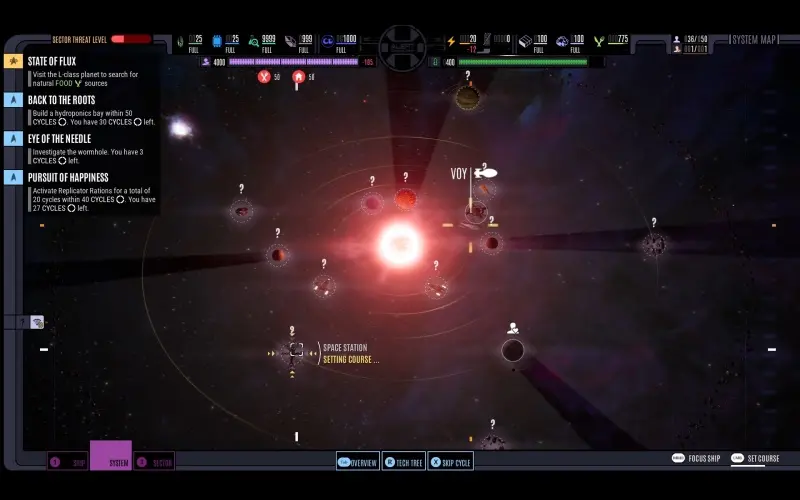The width and height of the screenshot is (800, 500).
Task: Switch to the Sector view tab
Action: tap(154, 462)
